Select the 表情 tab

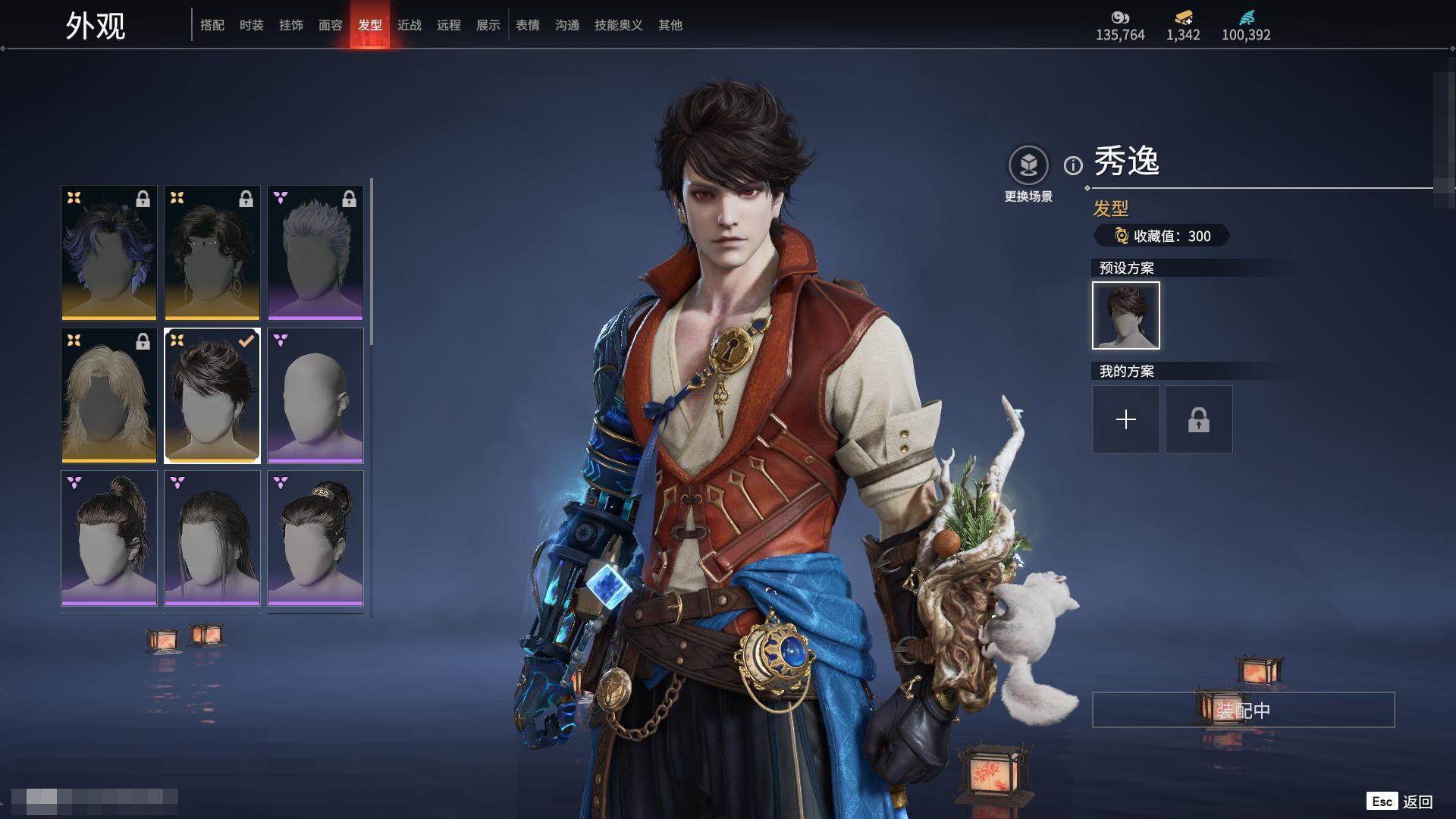pyautogui.click(x=528, y=25)
